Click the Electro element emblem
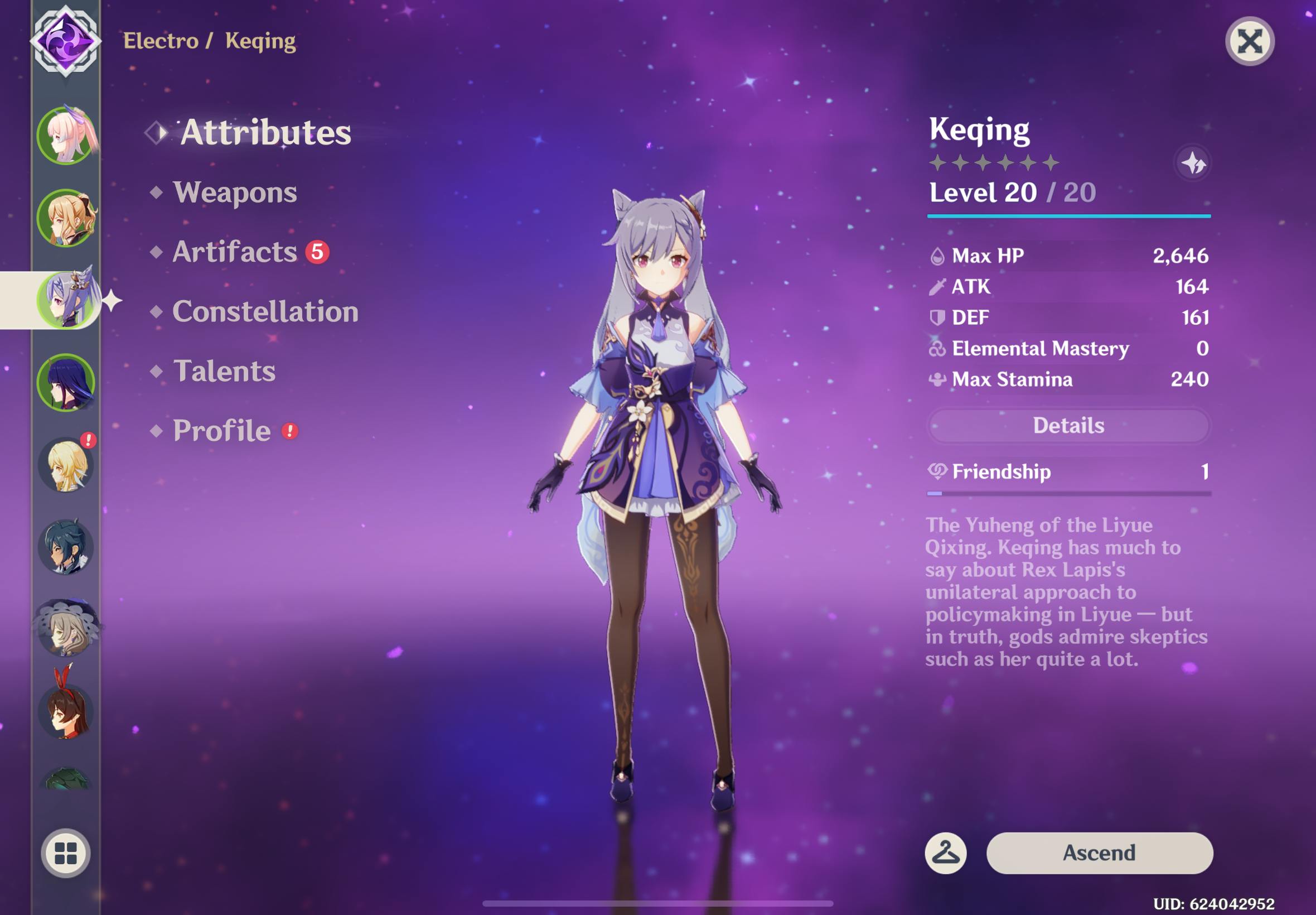 65,41
